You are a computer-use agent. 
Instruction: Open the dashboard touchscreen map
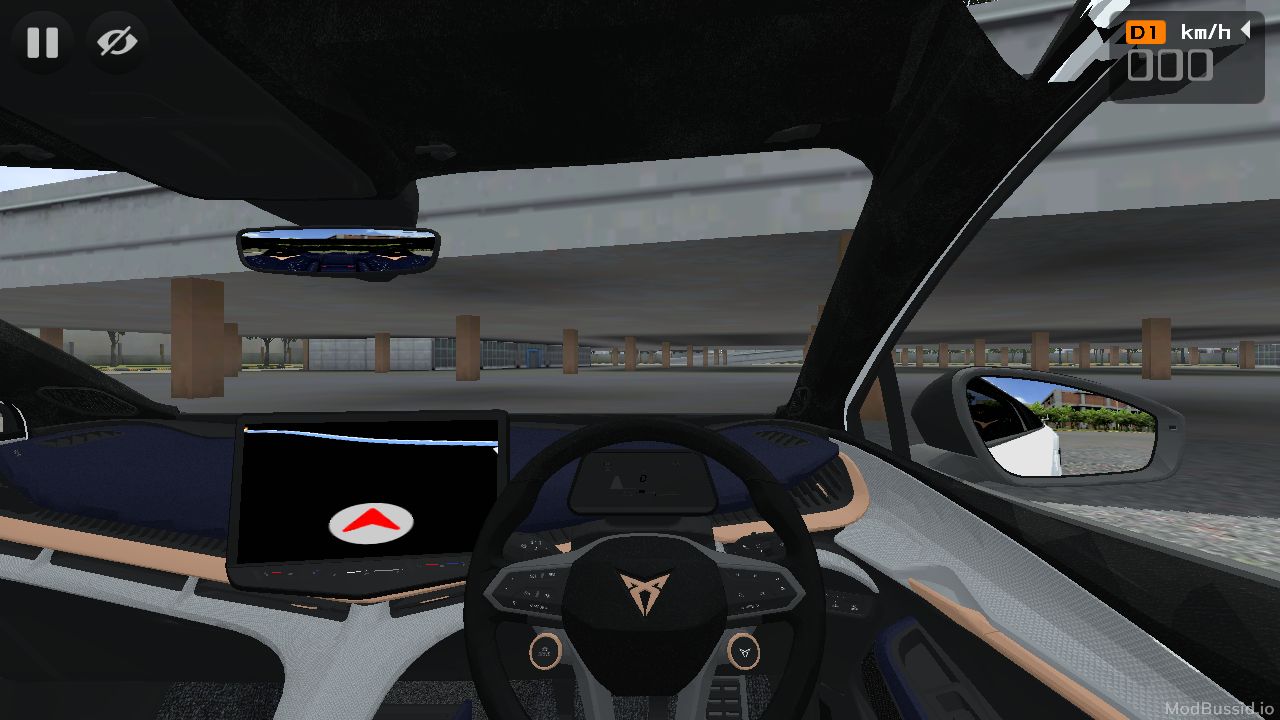pos(371,495)
